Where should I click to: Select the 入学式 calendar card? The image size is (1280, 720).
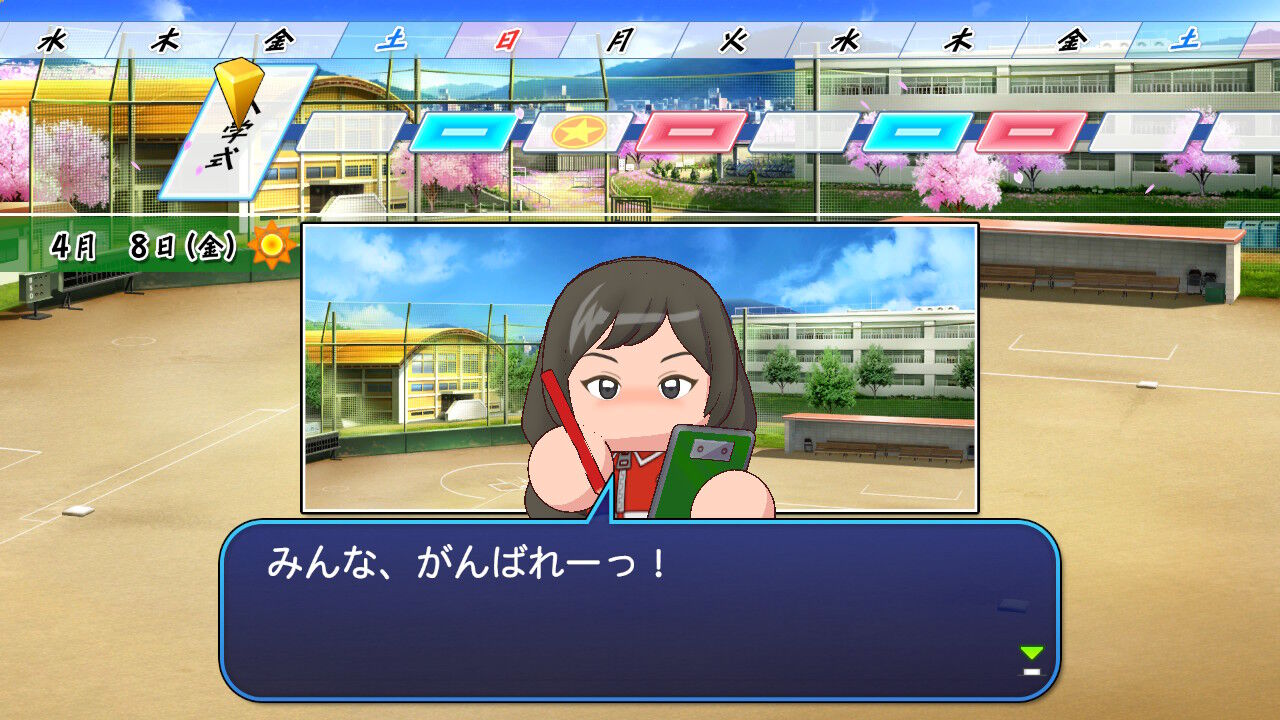[236, 135]
